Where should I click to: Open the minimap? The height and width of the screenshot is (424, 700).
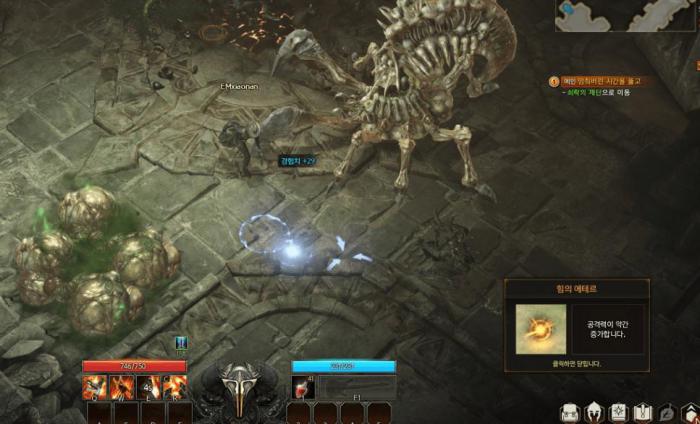point(627,16)
